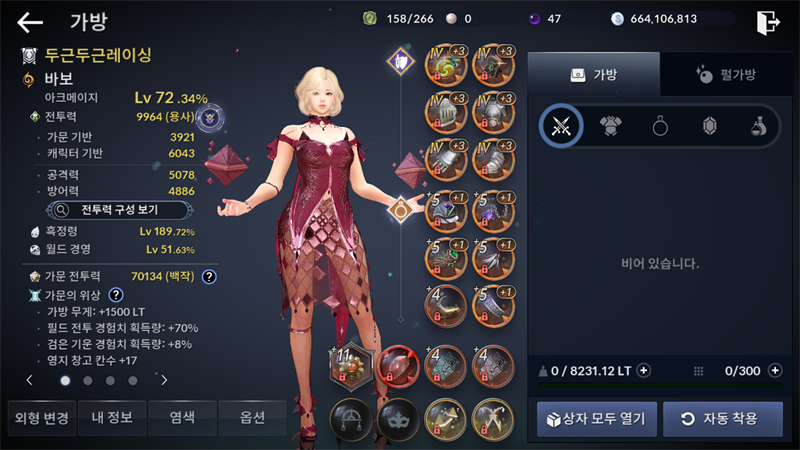This screenshot has width=800, height=450.
Task: Open the 내 정보 panel
Action: pos(112,417)
